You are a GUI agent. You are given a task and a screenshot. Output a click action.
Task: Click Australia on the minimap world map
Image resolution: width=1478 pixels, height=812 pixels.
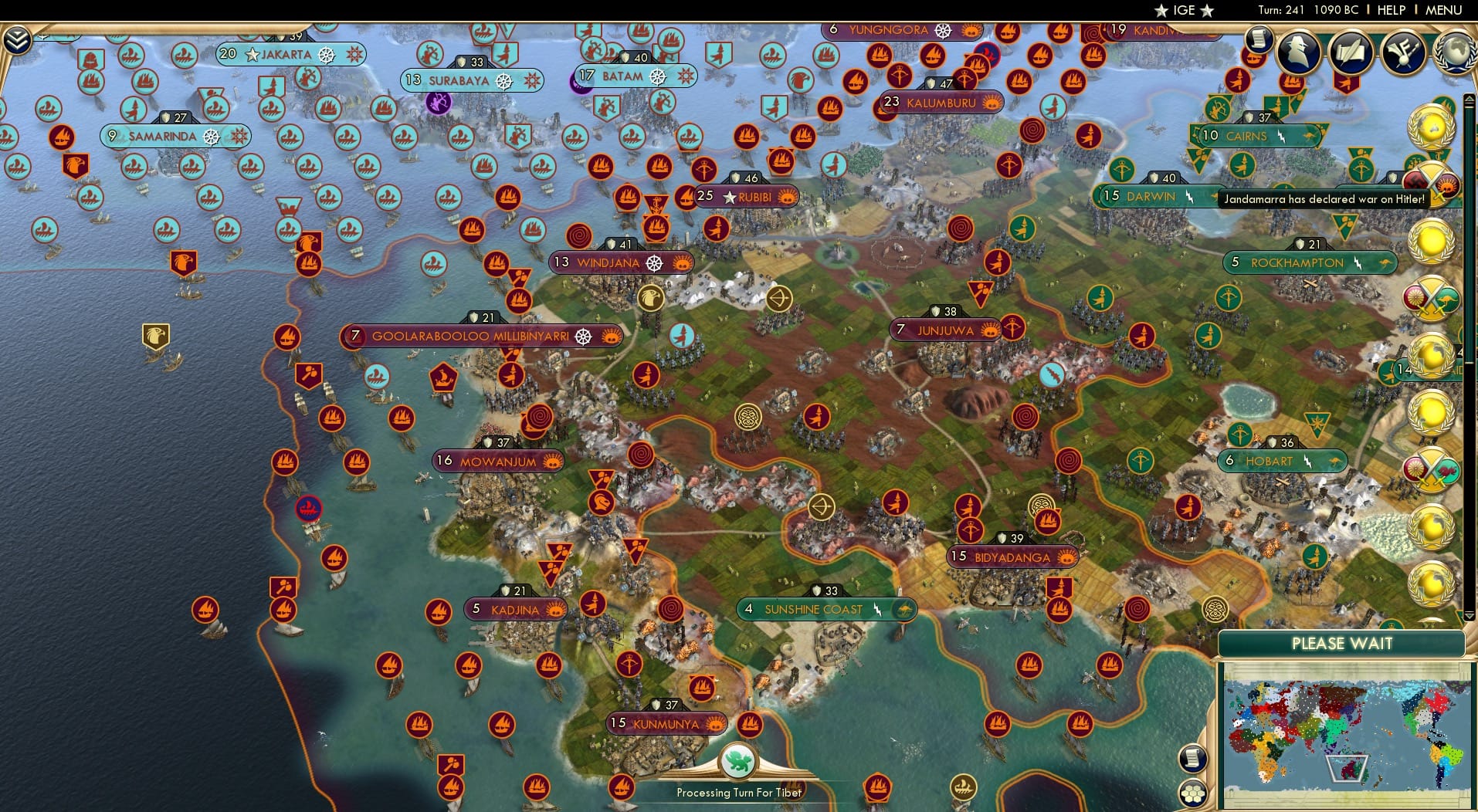point(1351,769)
